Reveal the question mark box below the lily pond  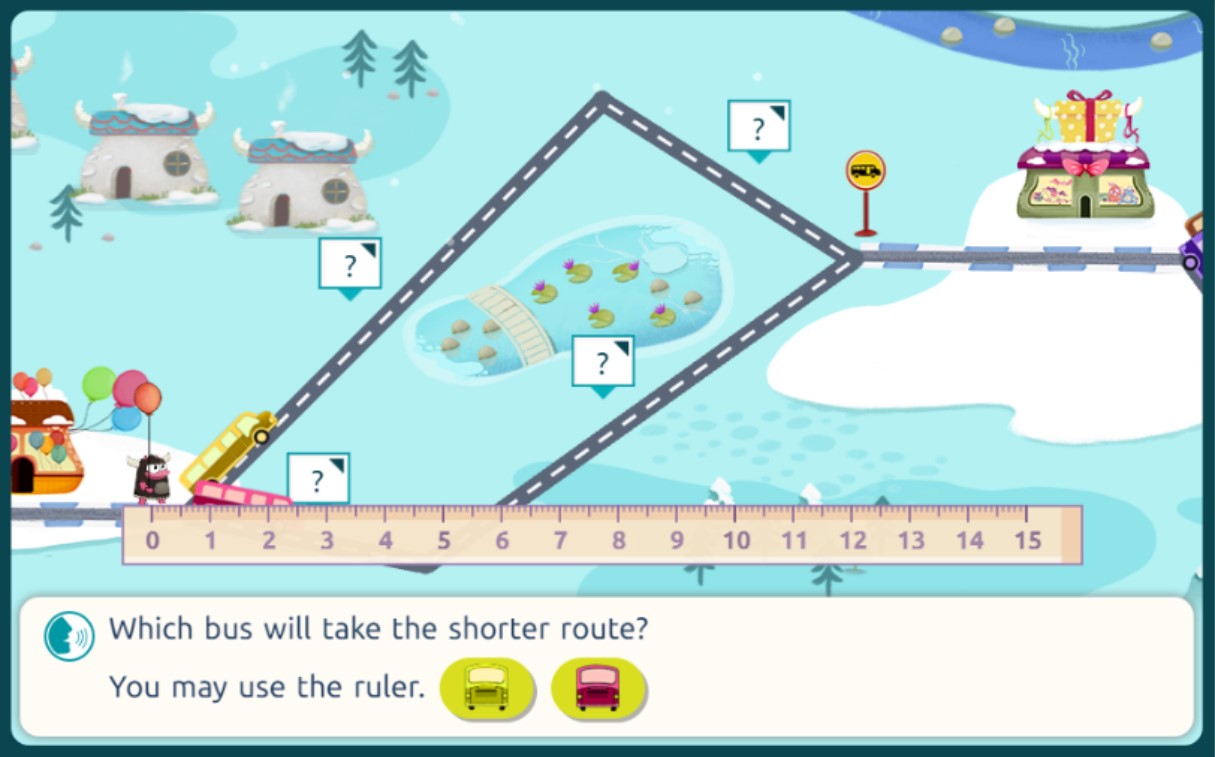click(x=603, y=362)
